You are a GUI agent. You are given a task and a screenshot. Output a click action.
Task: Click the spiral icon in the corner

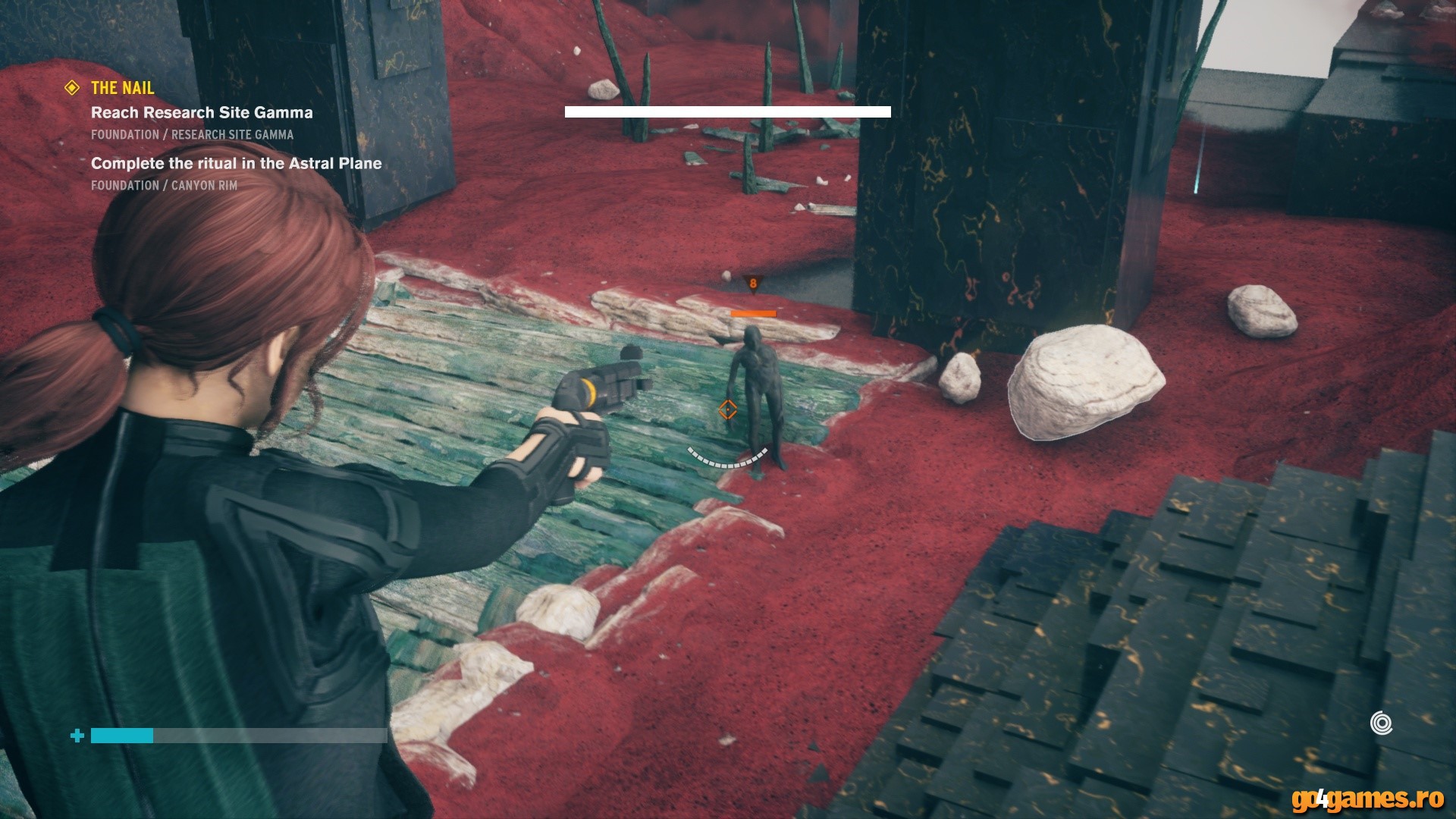(1381, 723)
